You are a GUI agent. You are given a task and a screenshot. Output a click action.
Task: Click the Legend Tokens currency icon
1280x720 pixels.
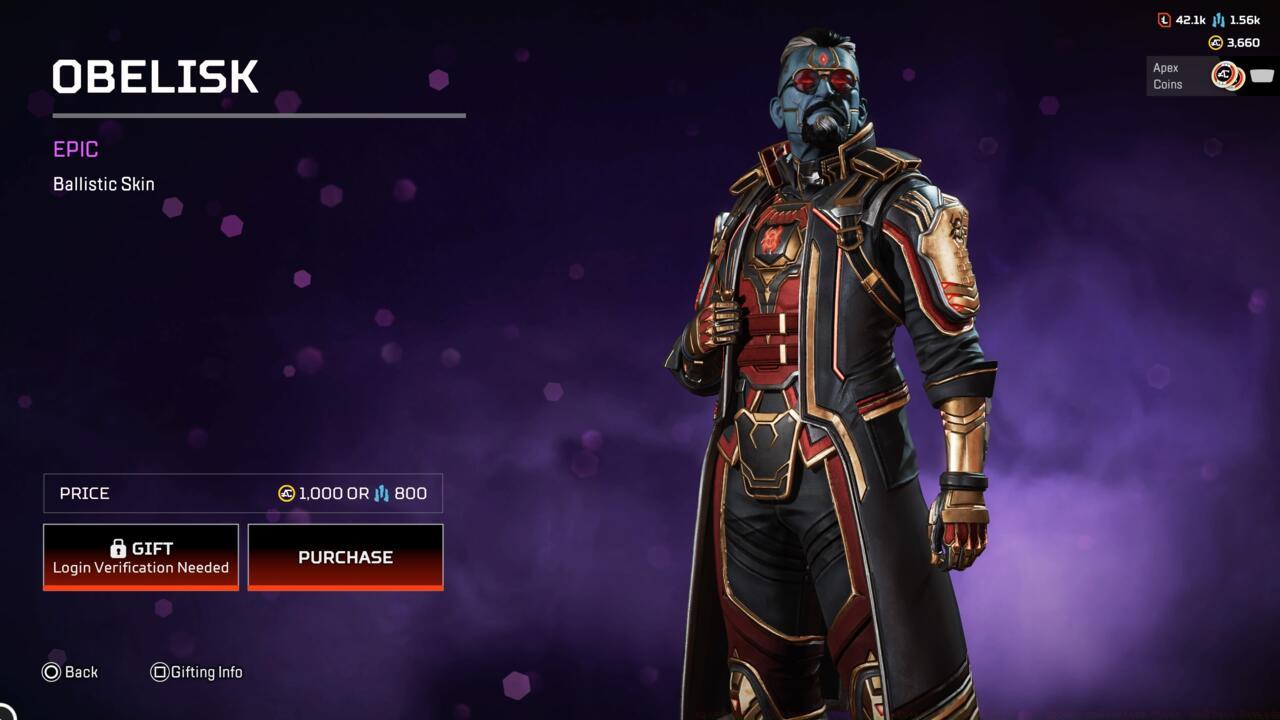point(1164,18)
